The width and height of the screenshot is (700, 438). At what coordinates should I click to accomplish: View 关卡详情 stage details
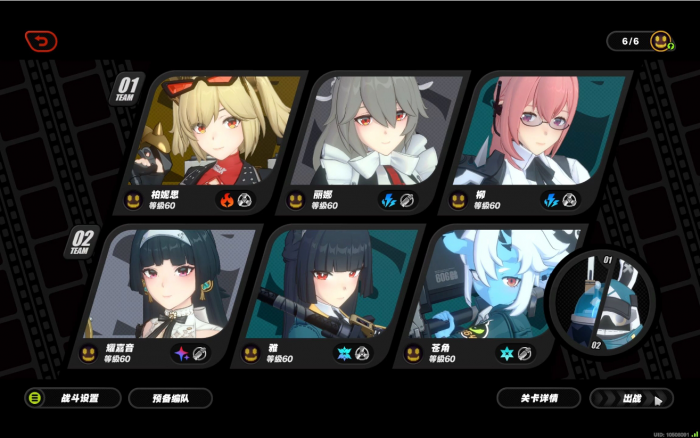(x=539, y=398)
